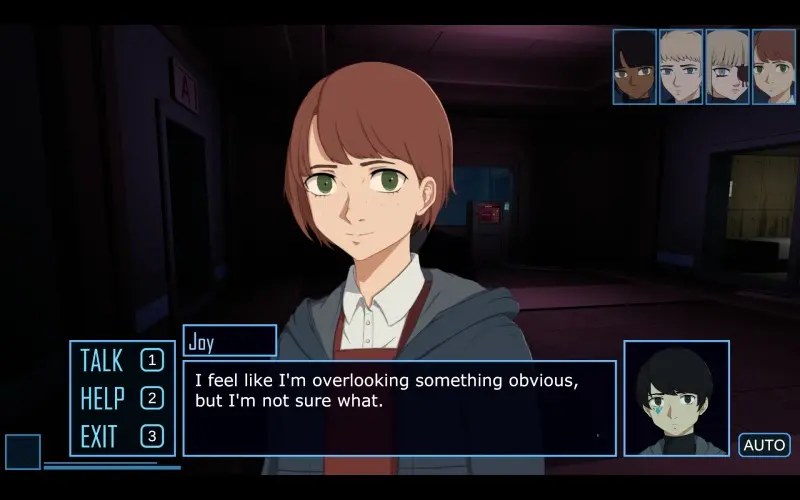Toggle AUTO dialogue mode
800x500 pixels.
click(764, 445)
